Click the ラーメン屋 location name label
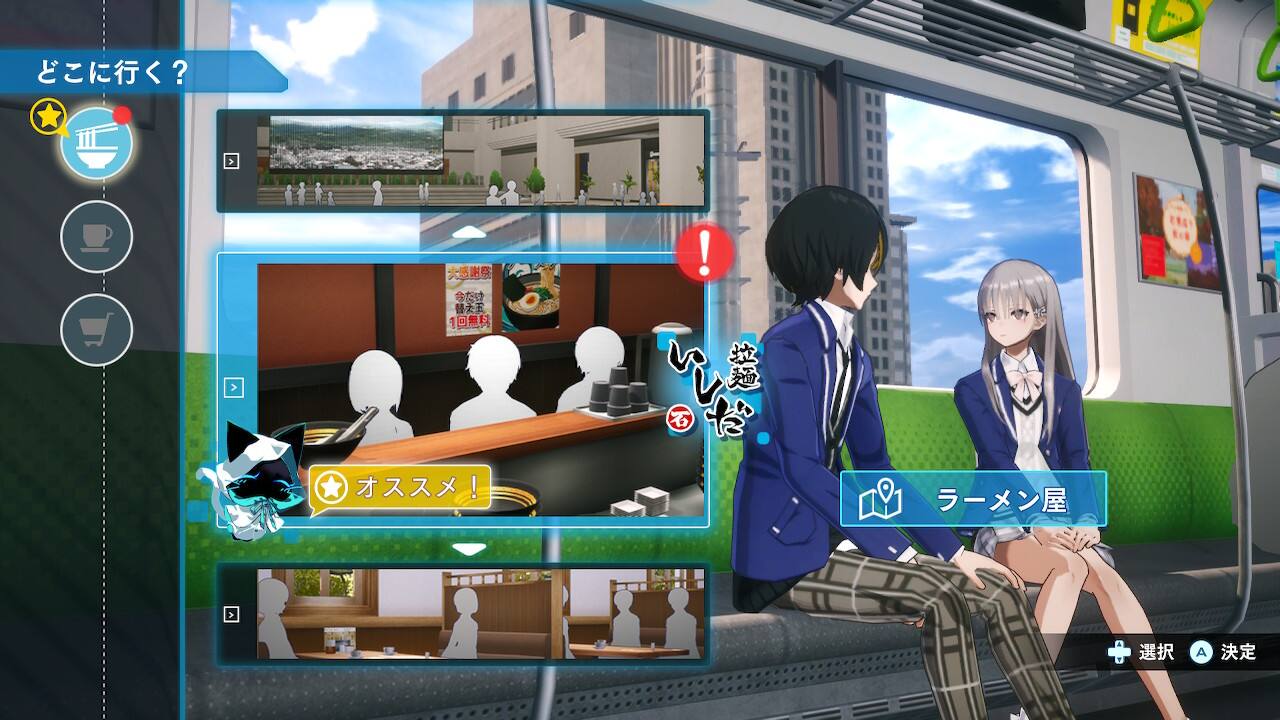This screenshot has height=720, width=1280. point(973,499)
